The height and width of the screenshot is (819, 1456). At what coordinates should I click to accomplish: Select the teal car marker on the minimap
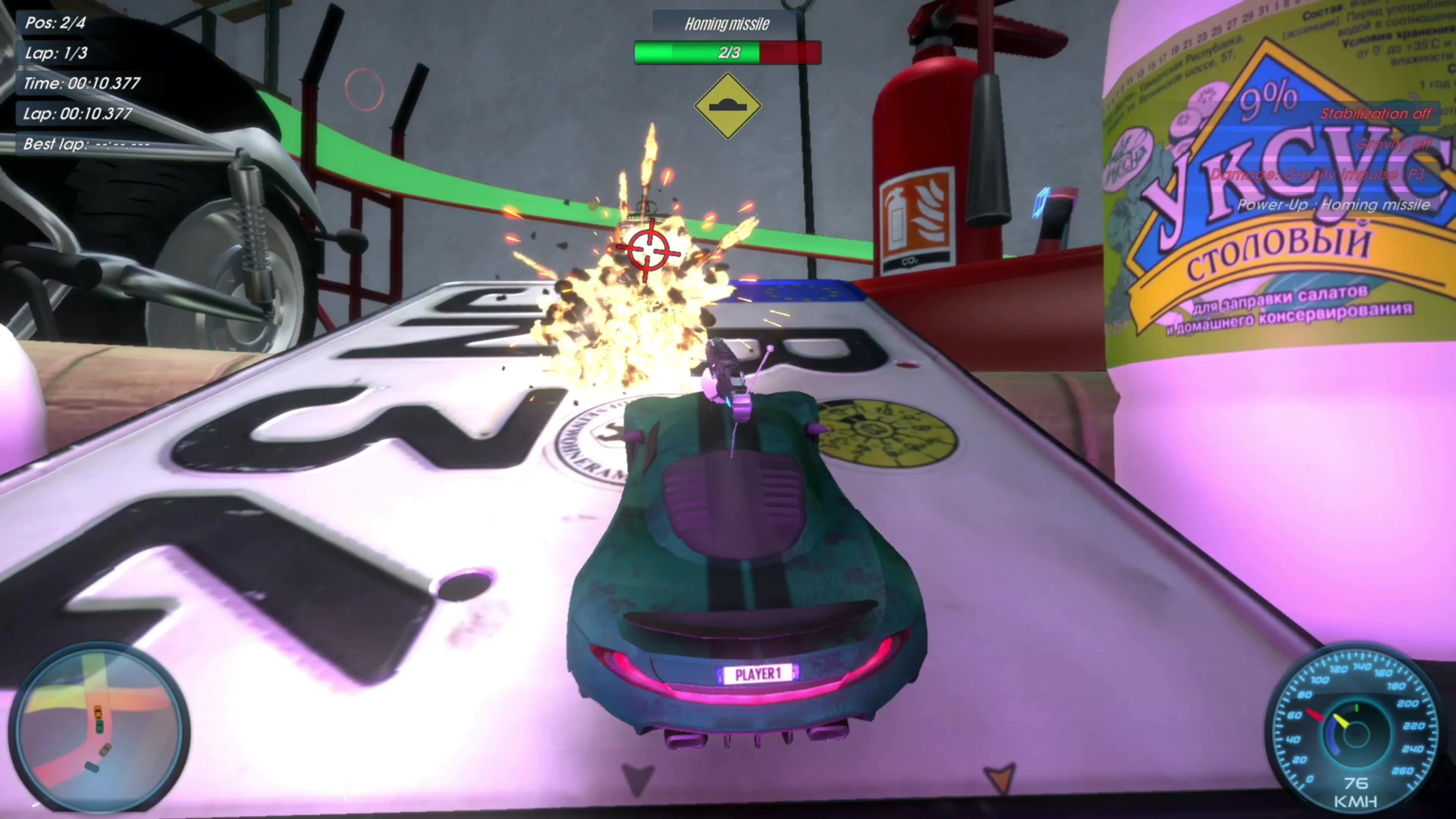[x=92, y=768]
